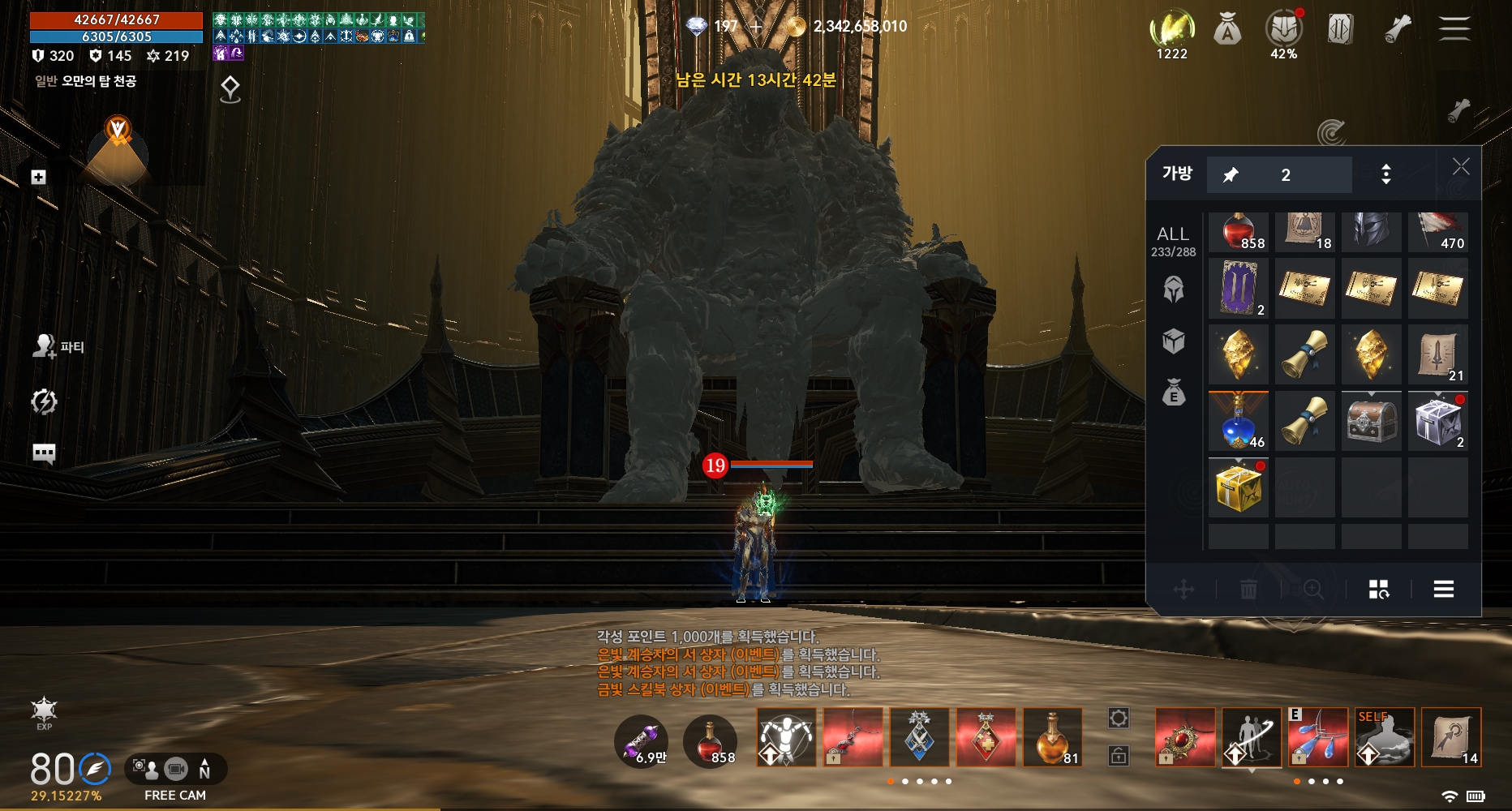Use the orange potion hotbar slot with 81
Screen dimensions: 1512x811
[1052, 737]
